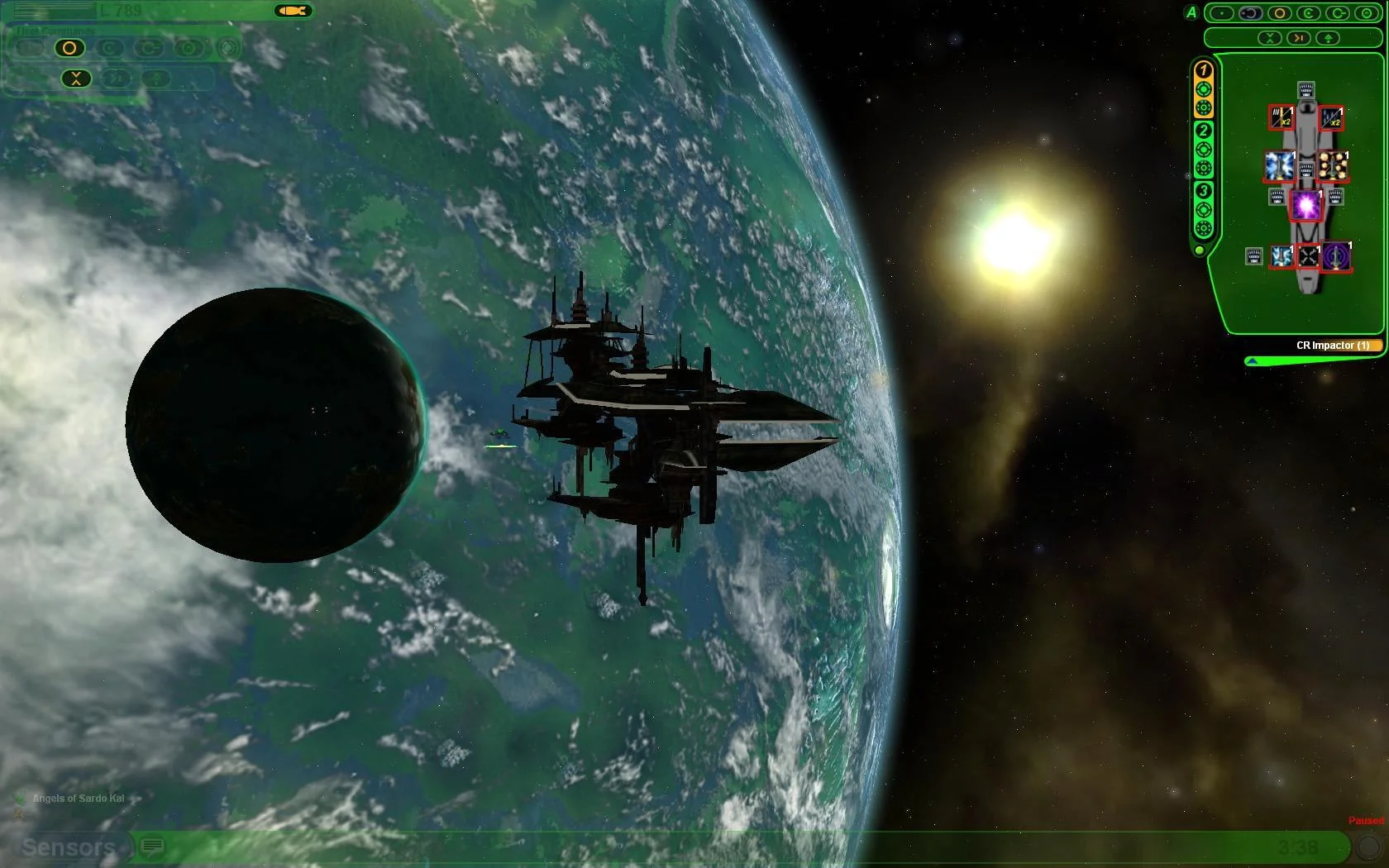Image resolution: width=1389 pixels, height=868 pixels.
Task: Click the skip-forward icon in the top-right command row
Action: pos(1298,38)
